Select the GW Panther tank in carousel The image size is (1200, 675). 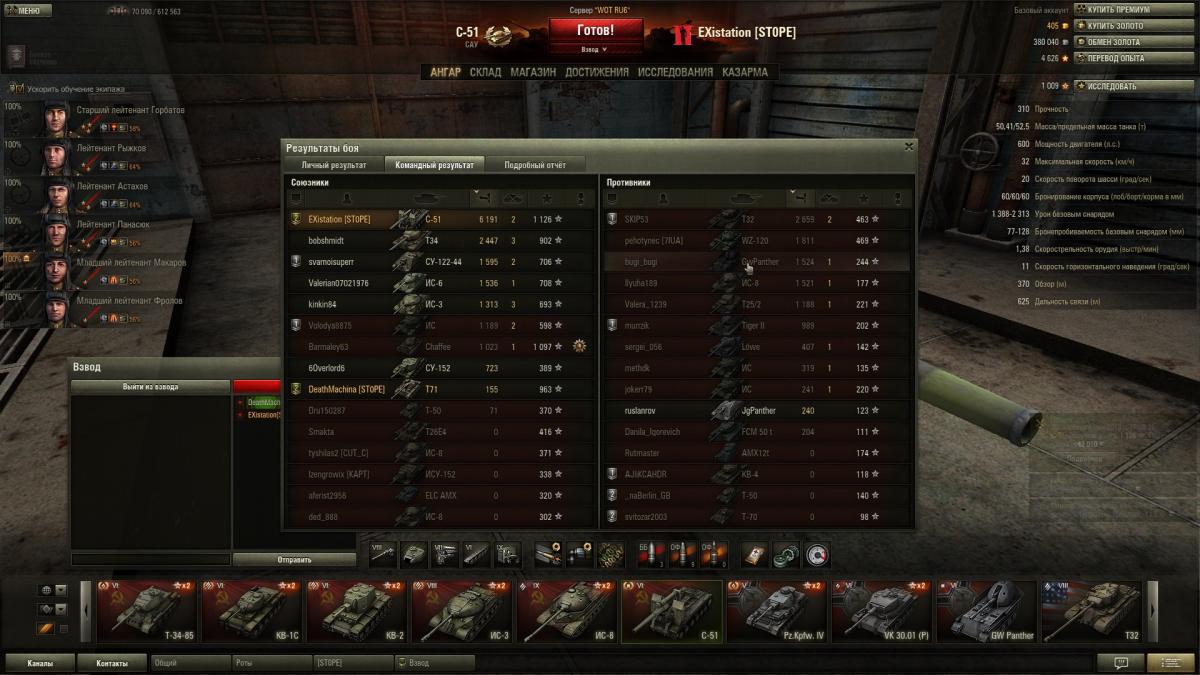tap(986, 611)
